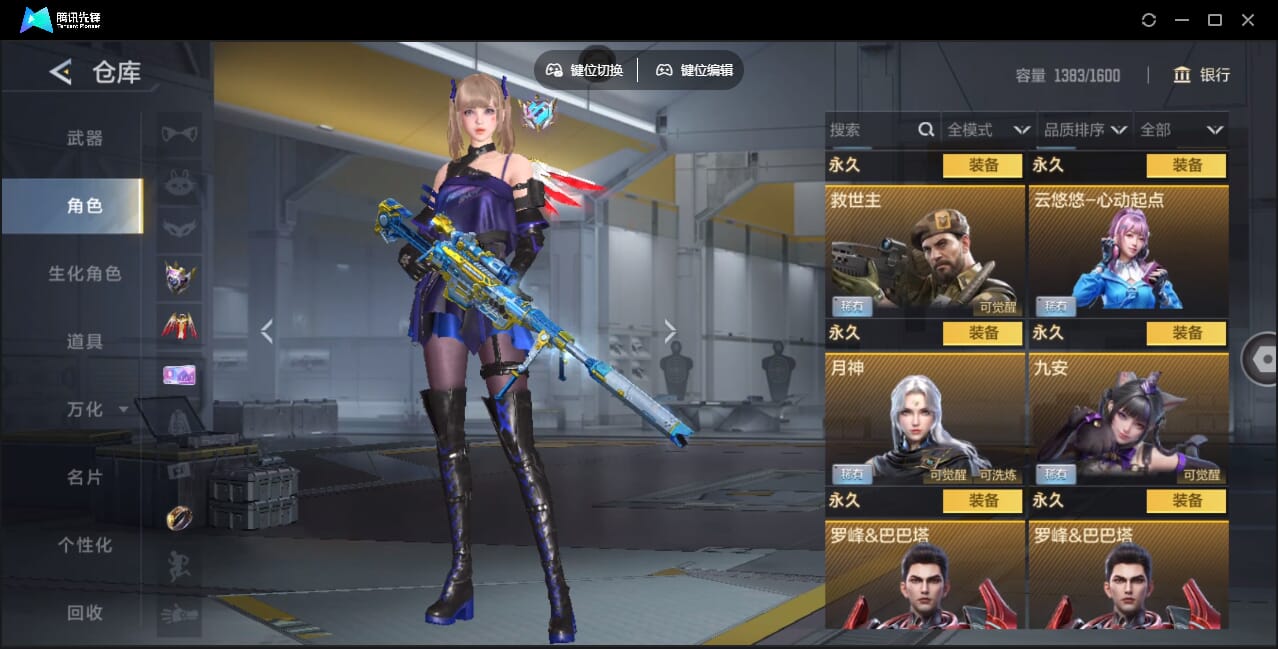This screenshot has width=1278, height=649.
Task: Click the 搜索 search field
Action: tap(870, 130)
